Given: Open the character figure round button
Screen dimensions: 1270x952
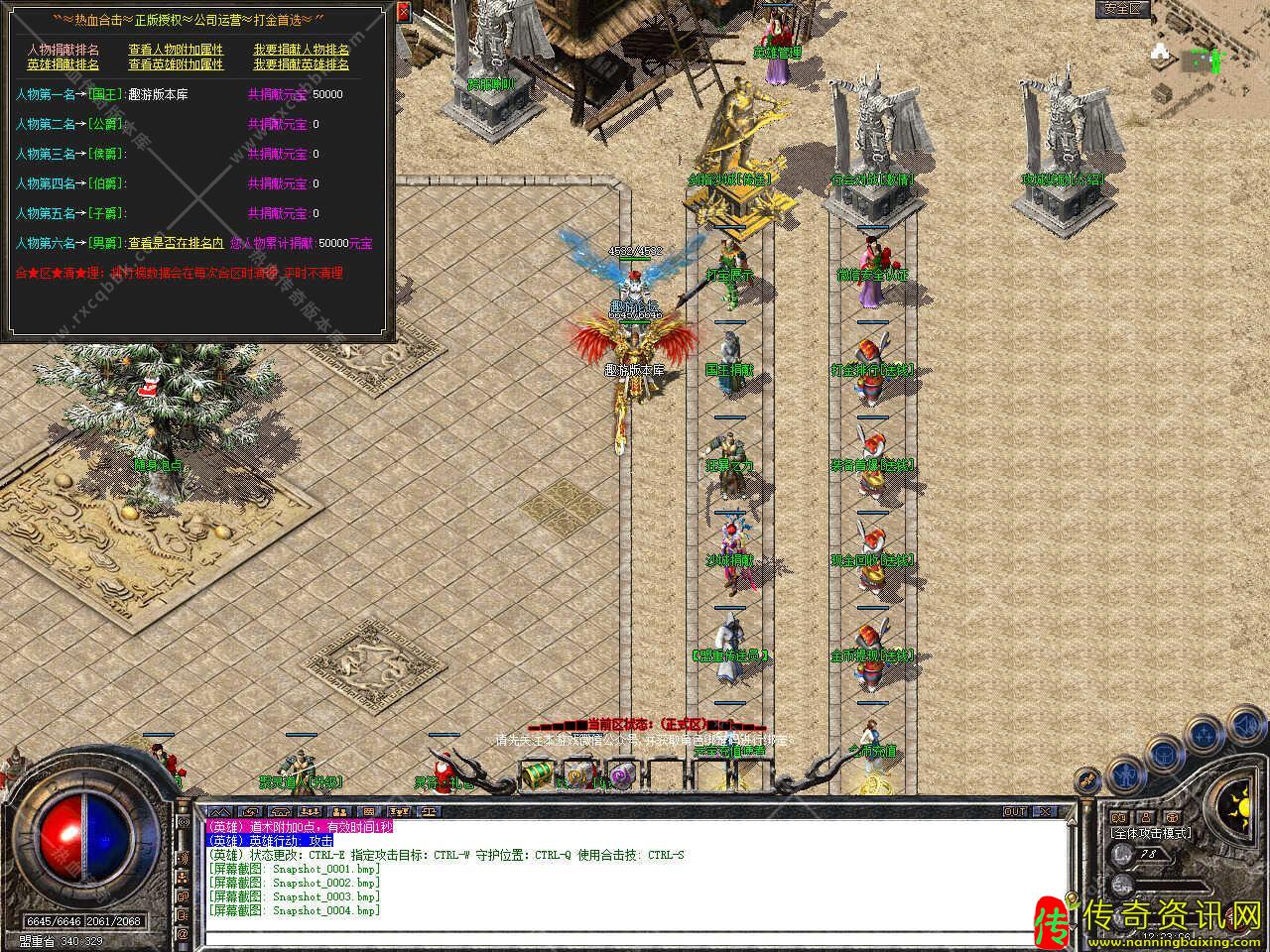Looking at the screenshot, I should [x=1124, y=773].
